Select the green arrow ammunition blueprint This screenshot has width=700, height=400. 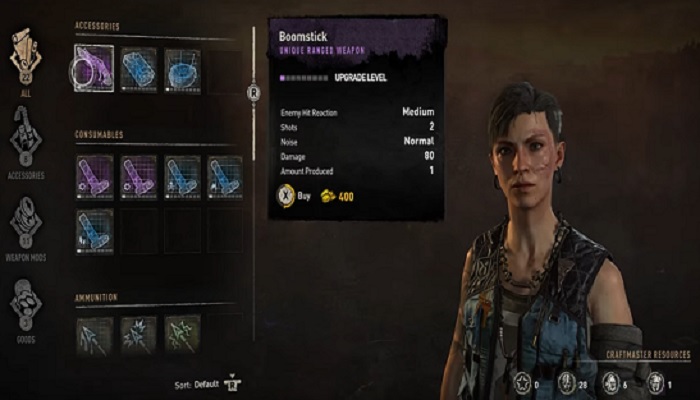(182, 335)
